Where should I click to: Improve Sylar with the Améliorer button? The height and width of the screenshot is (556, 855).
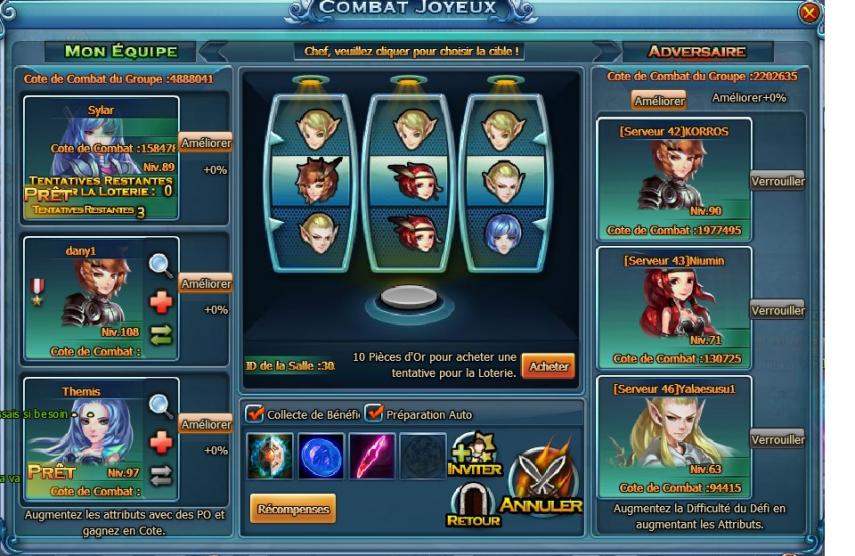pyautogui.click(x=206, y=143)
